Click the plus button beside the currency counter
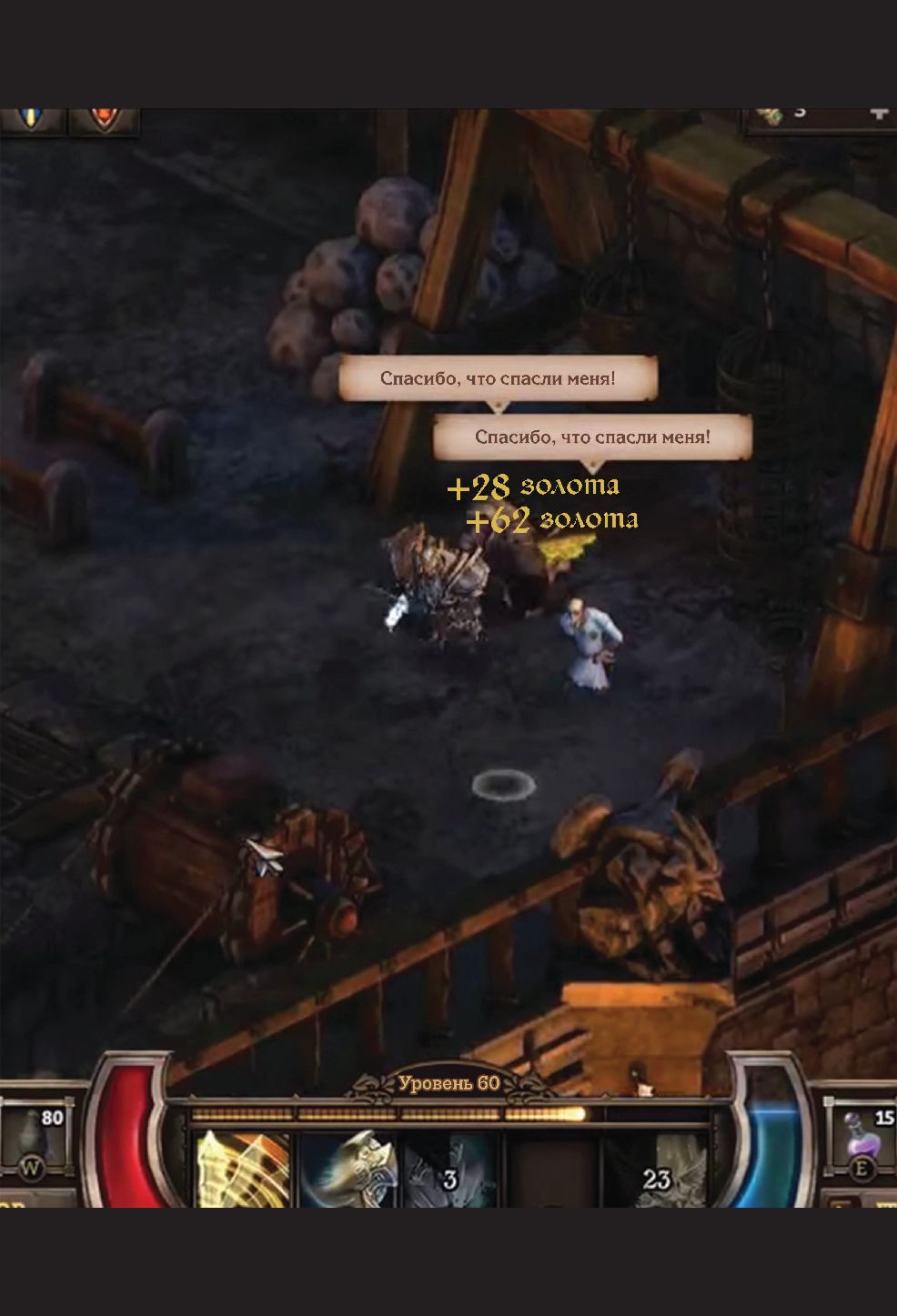 point(877,114)
